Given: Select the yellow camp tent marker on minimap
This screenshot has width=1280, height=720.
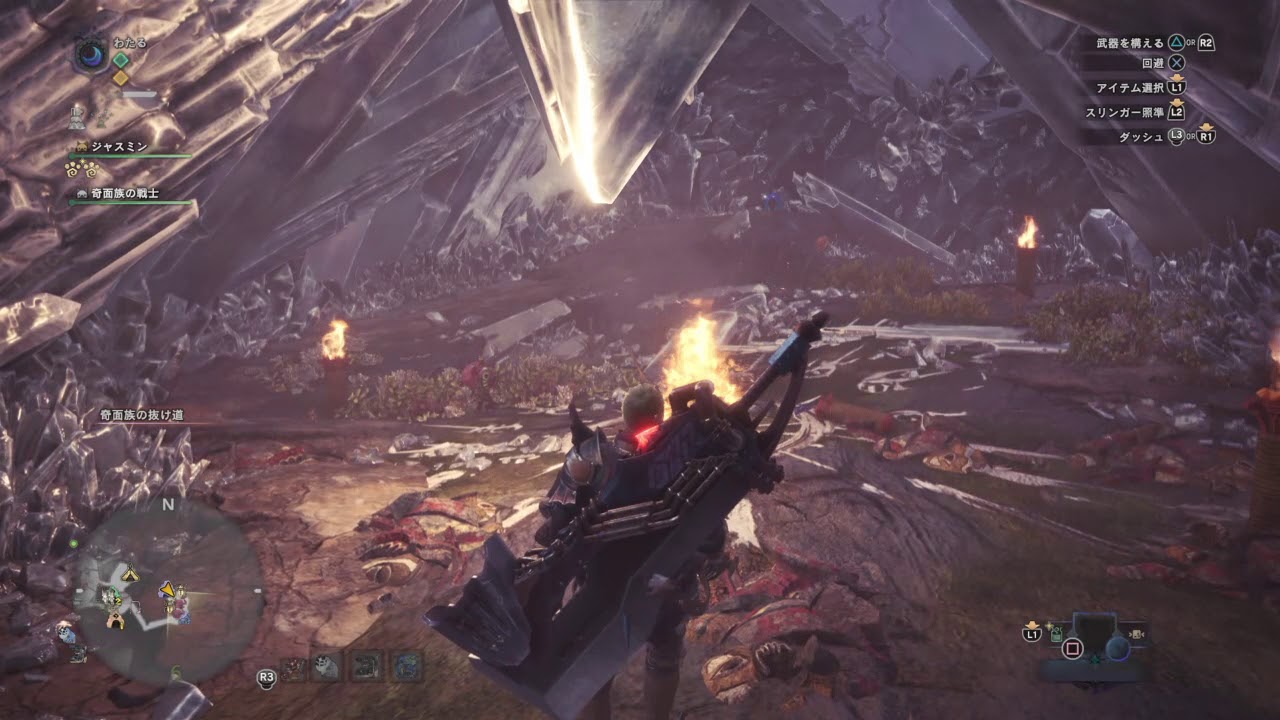Looking at the screenshot, I should click(129, 574).
